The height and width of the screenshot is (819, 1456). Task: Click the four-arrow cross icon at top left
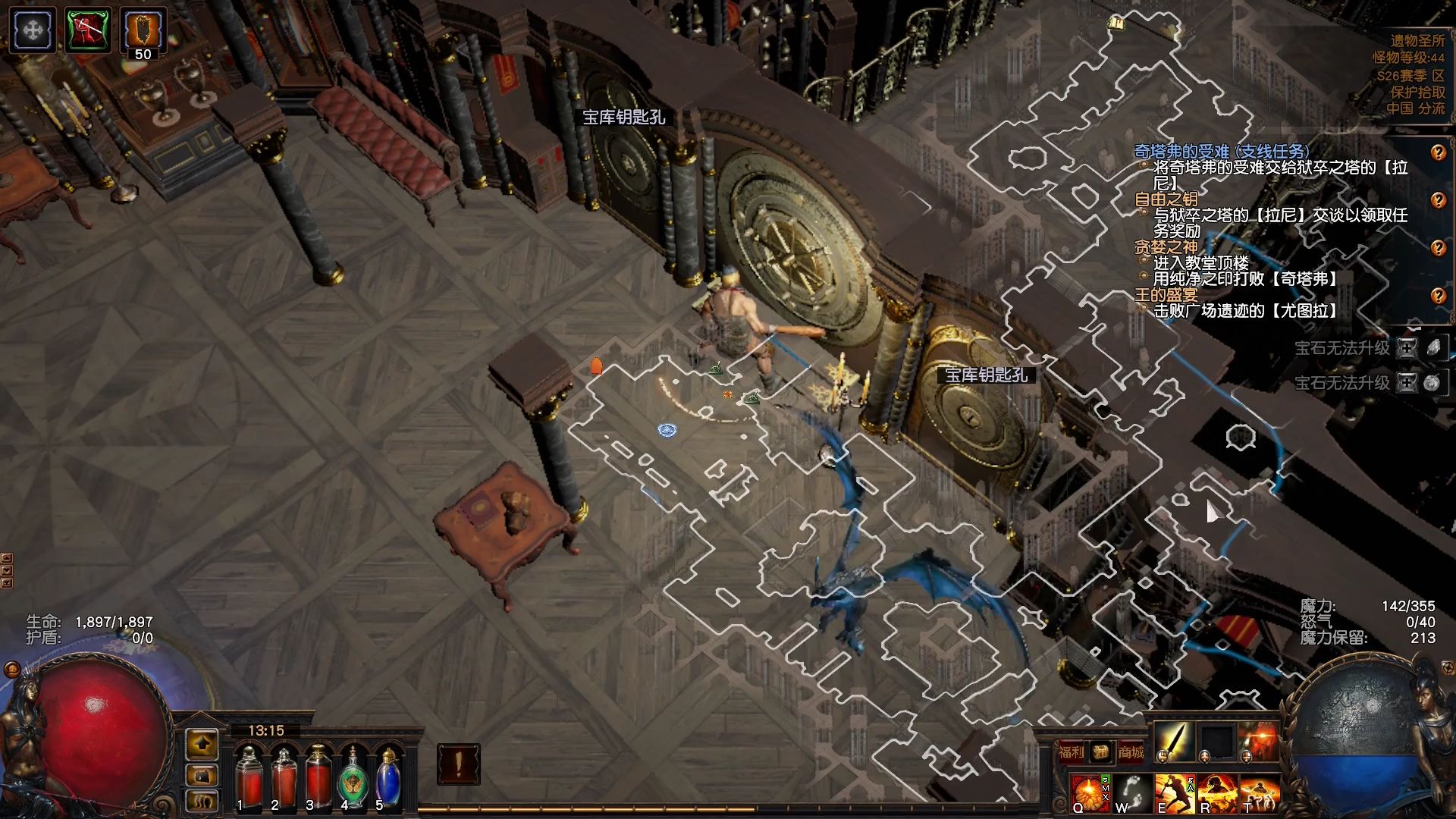coord(33,30)
